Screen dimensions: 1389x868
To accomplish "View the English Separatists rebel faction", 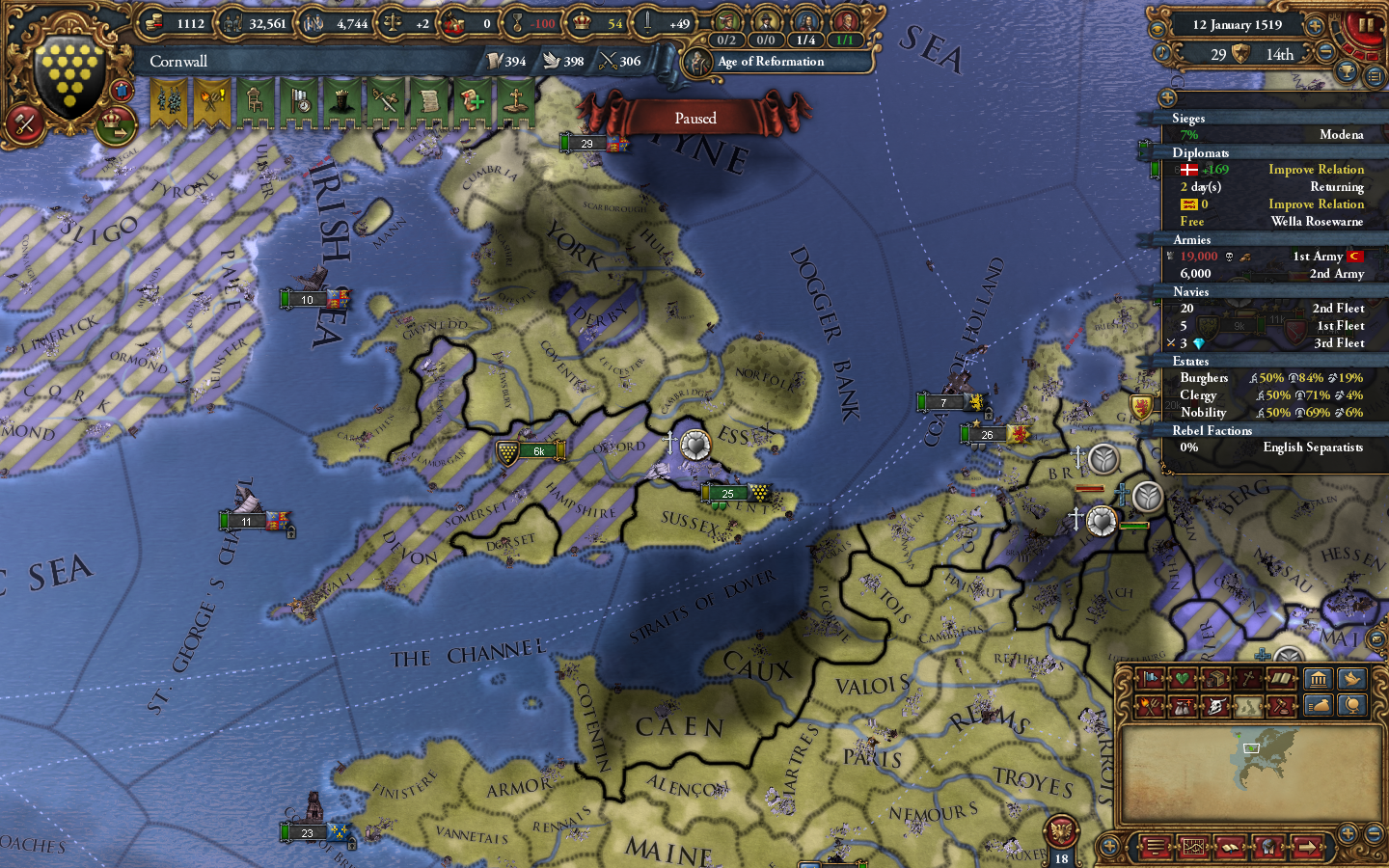I will click(1316, 448).
